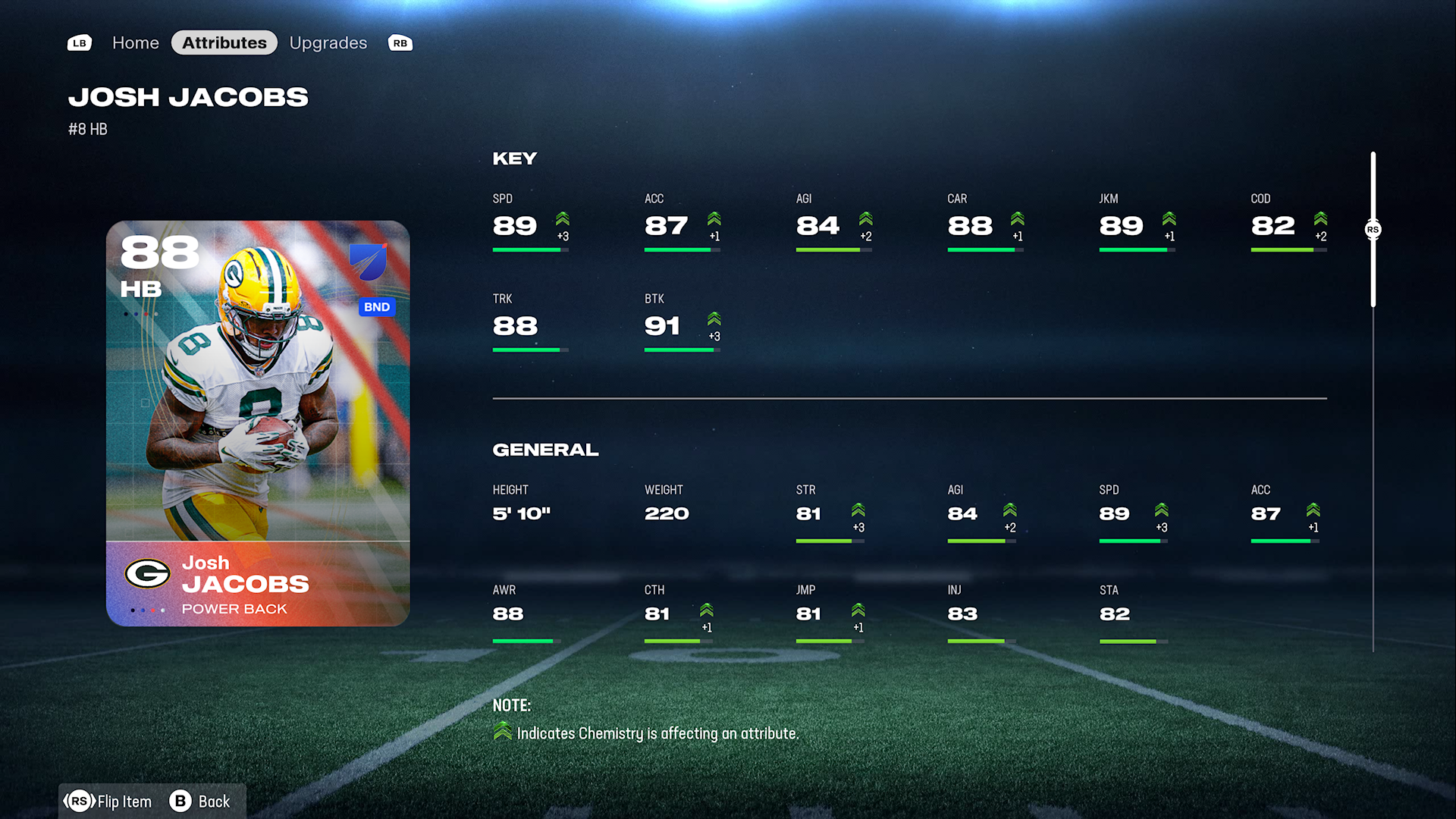Click the attributes list scrollbar
1456x819 pixels.
[1373, 229]
